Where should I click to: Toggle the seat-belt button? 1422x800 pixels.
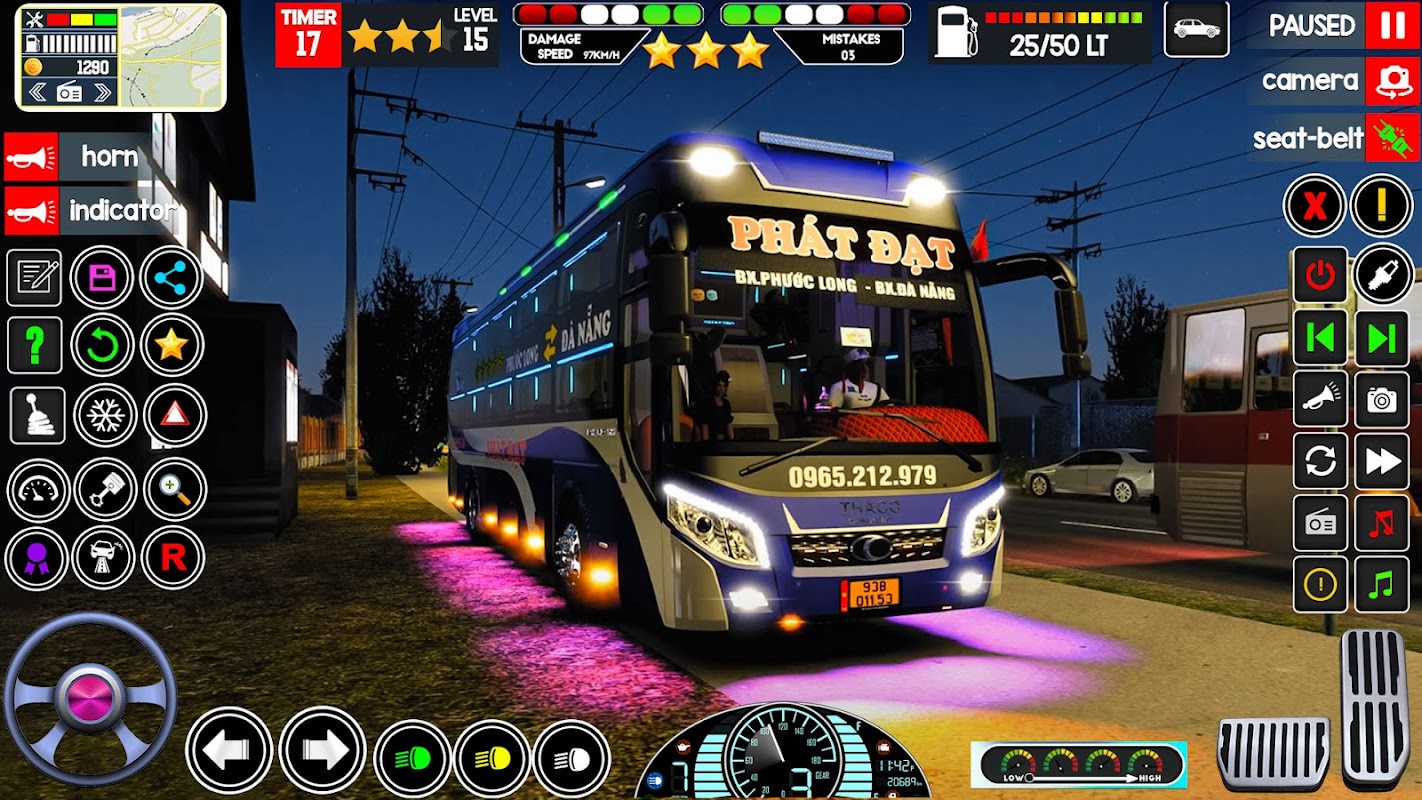click(1392, 137)
